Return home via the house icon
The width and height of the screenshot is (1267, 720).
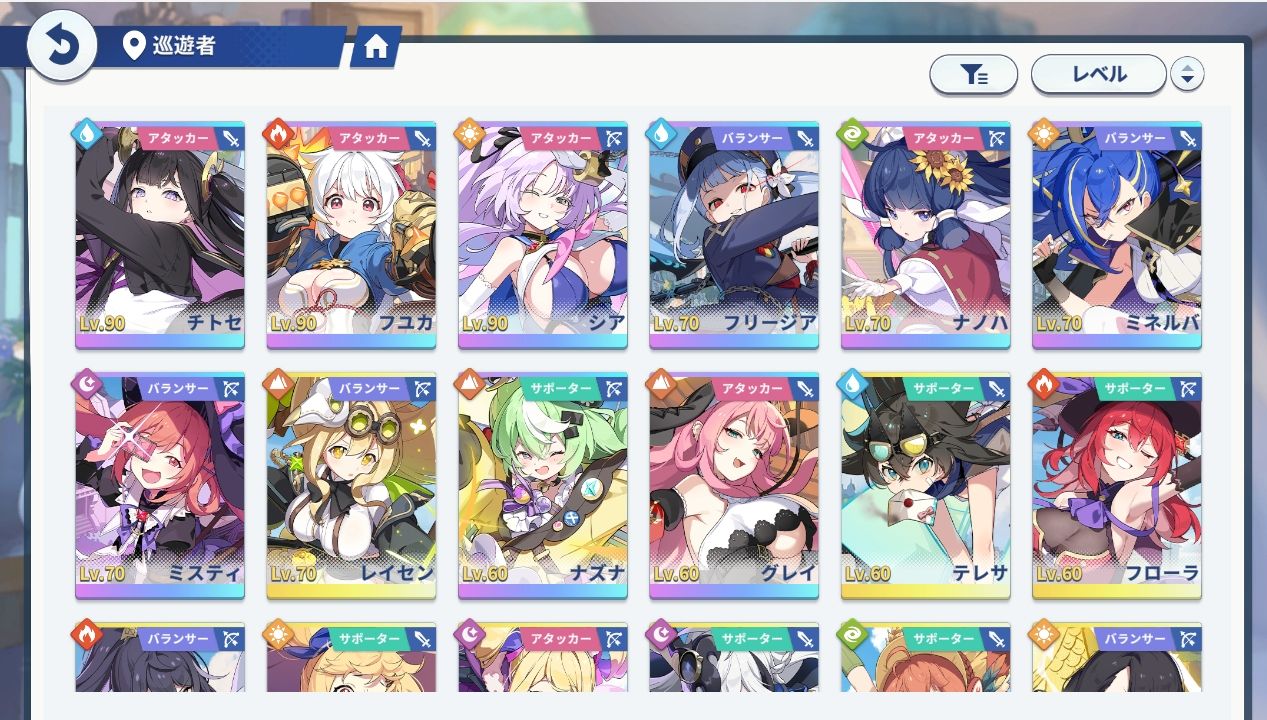[x=376, y=47]
